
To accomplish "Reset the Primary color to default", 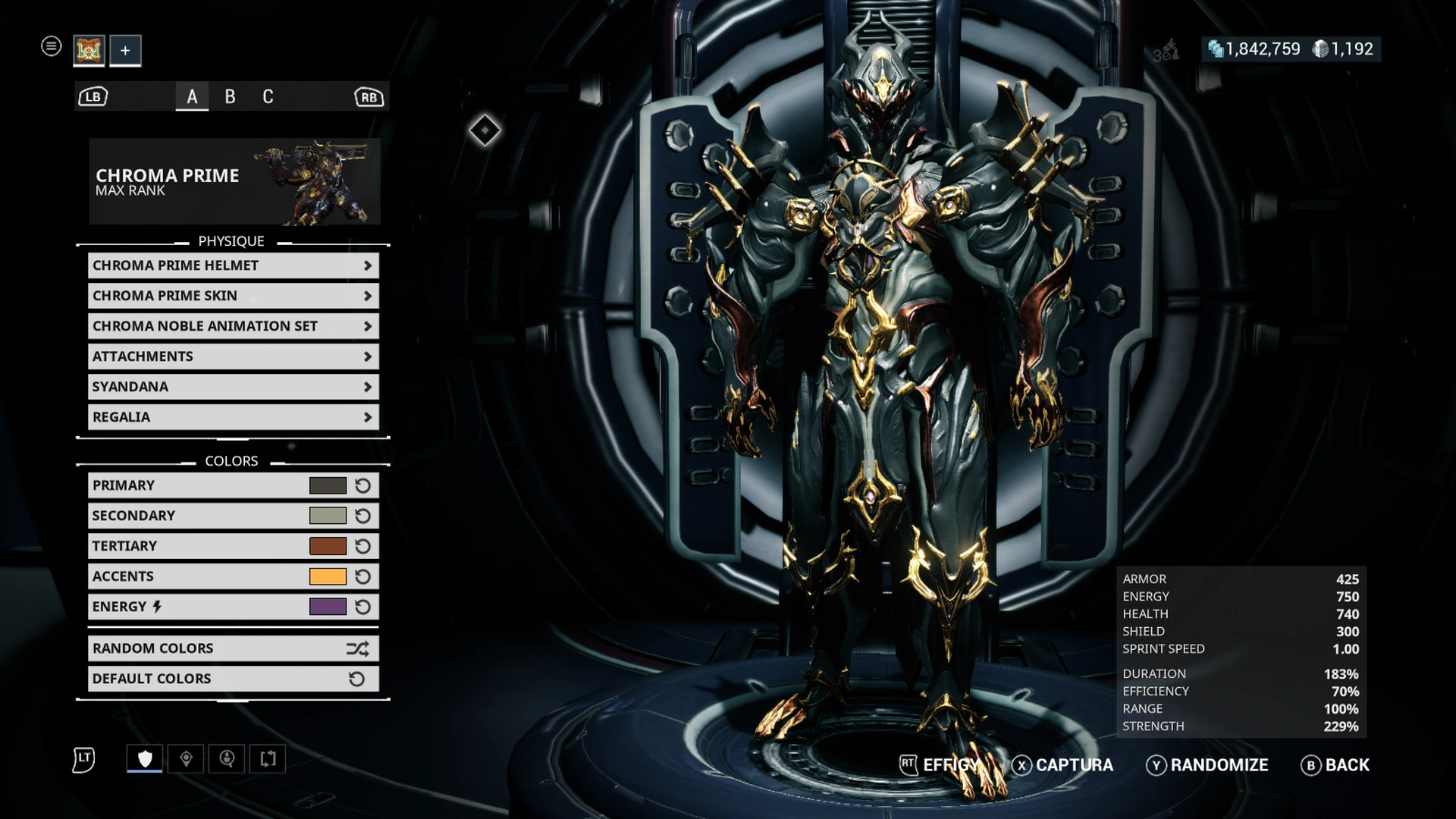I will coord(362,485).
